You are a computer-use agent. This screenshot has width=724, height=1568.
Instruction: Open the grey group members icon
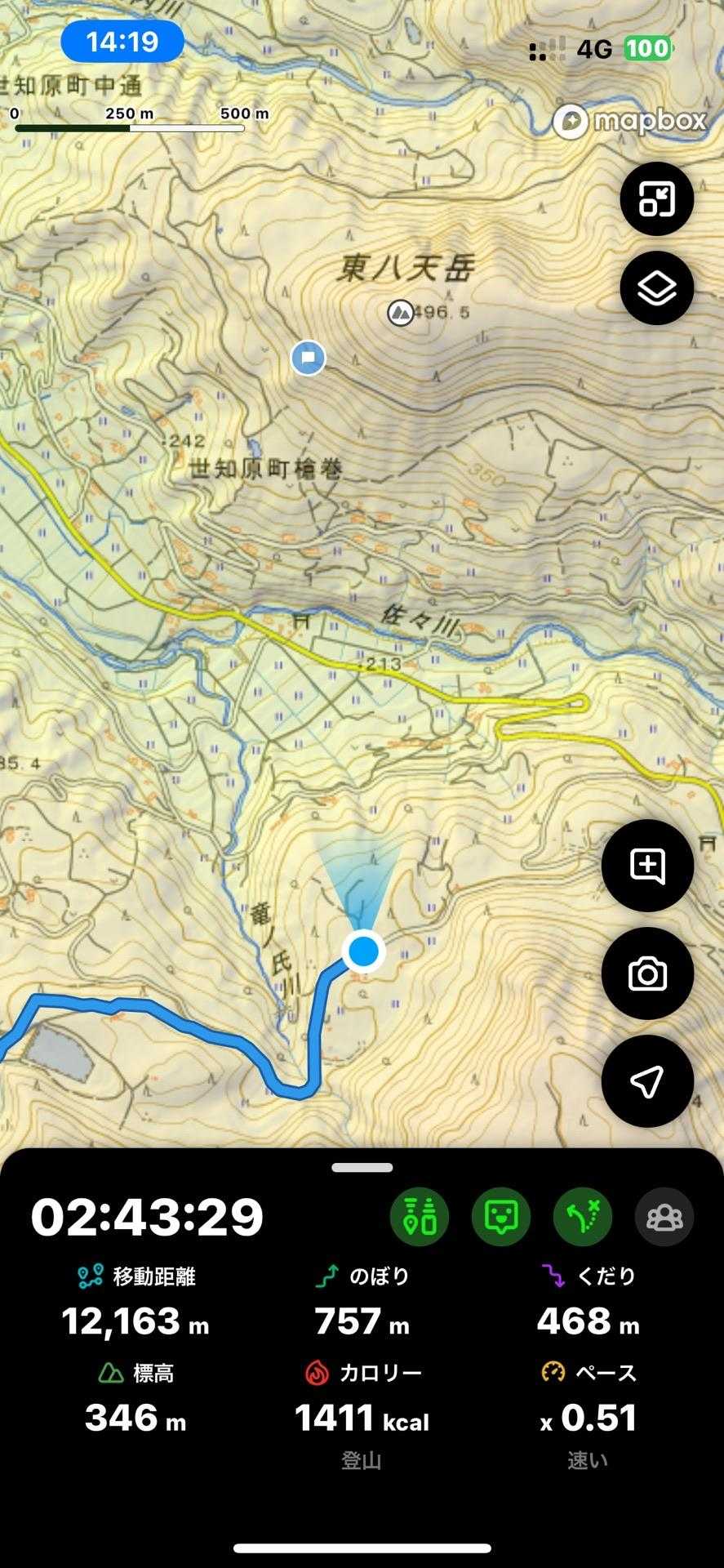coord(664,1217)
